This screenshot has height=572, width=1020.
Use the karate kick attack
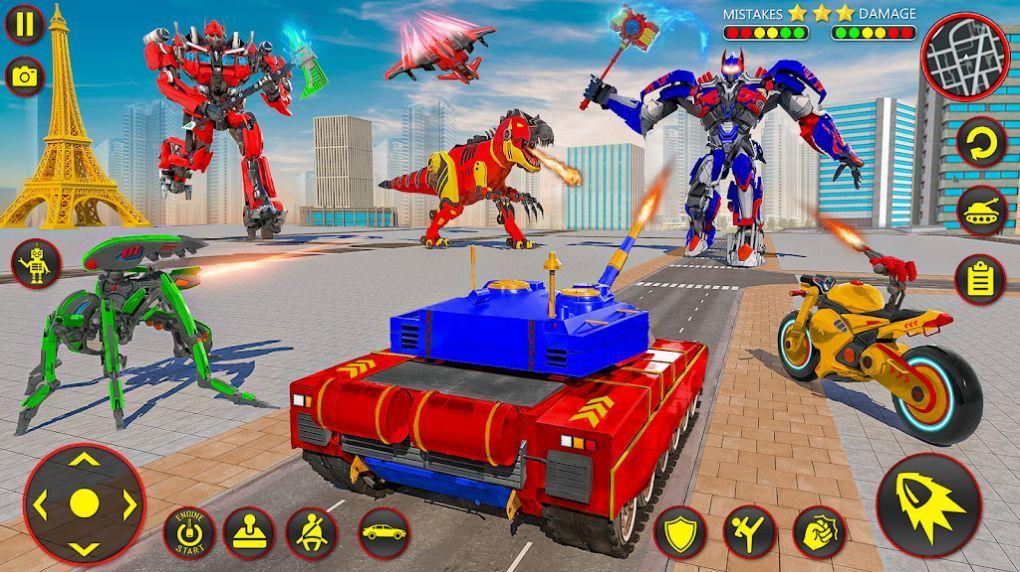[750, 532]
